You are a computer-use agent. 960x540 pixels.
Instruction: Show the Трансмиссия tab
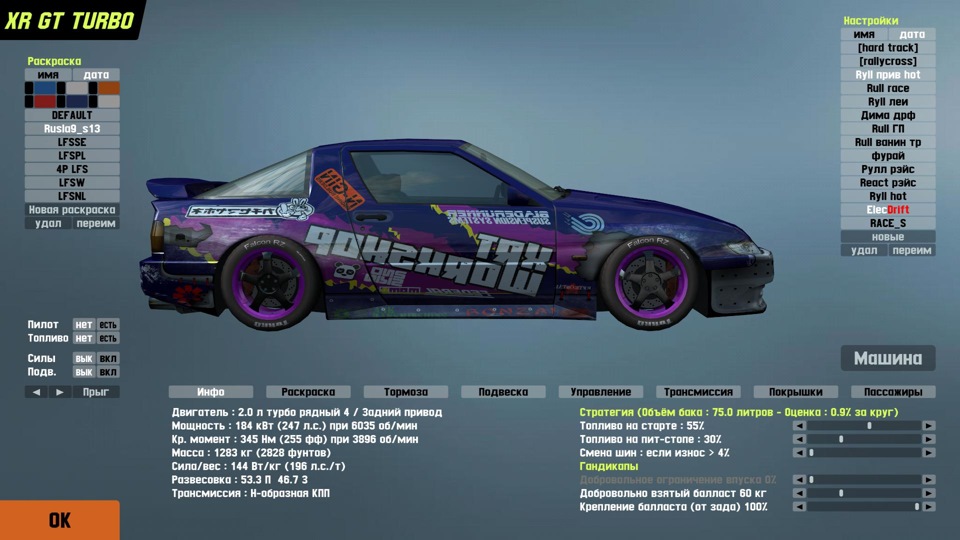(698, 392)
